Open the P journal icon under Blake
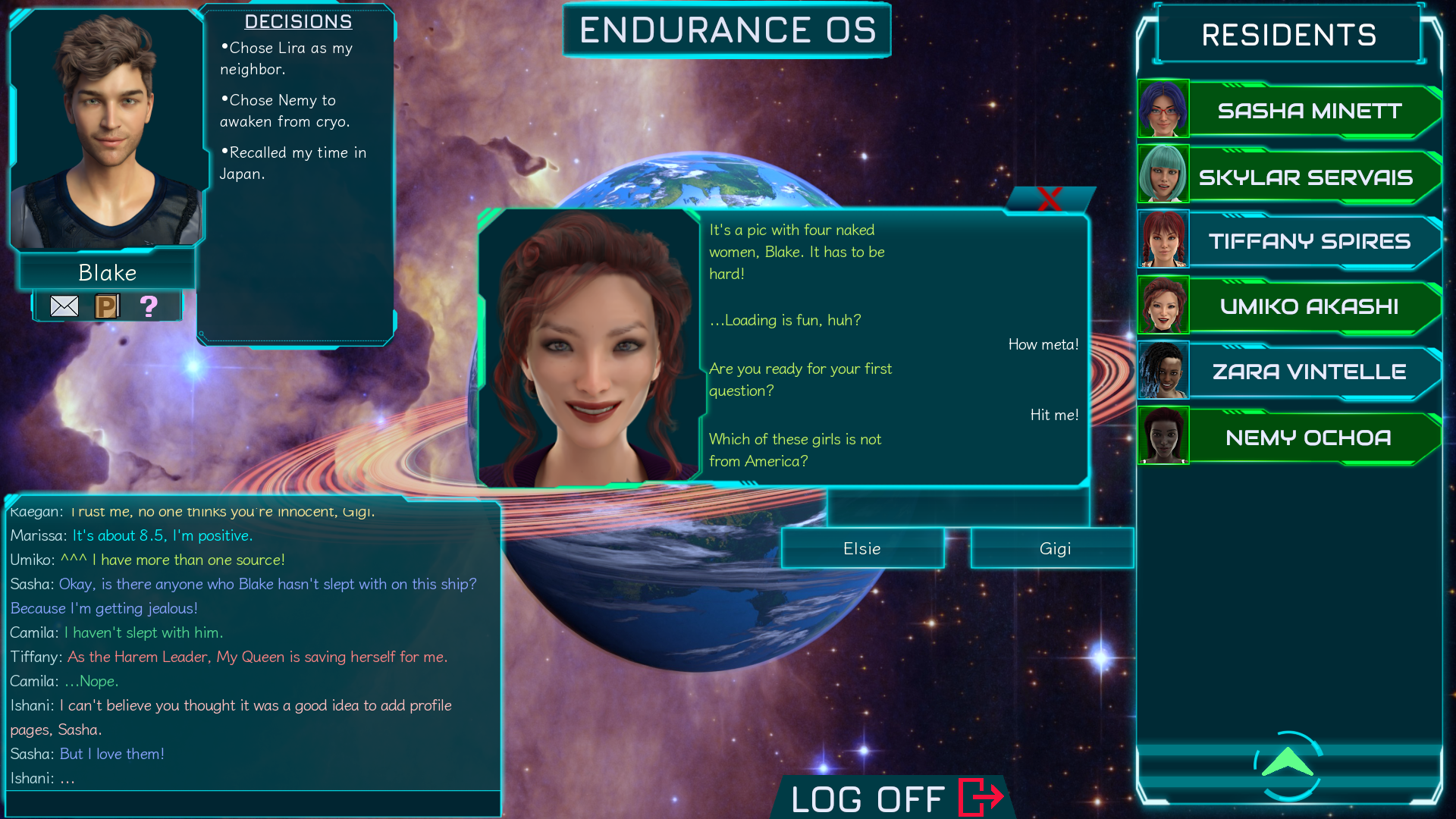 (106, 306)
